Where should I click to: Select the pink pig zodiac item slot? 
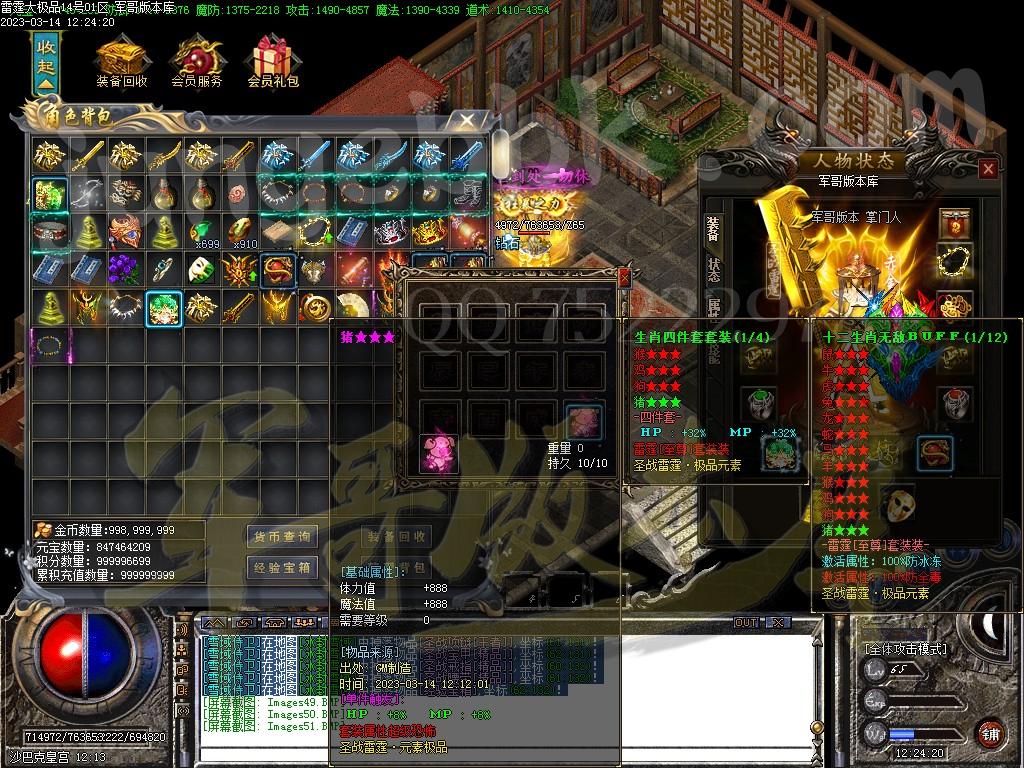[x=437, y=451]
